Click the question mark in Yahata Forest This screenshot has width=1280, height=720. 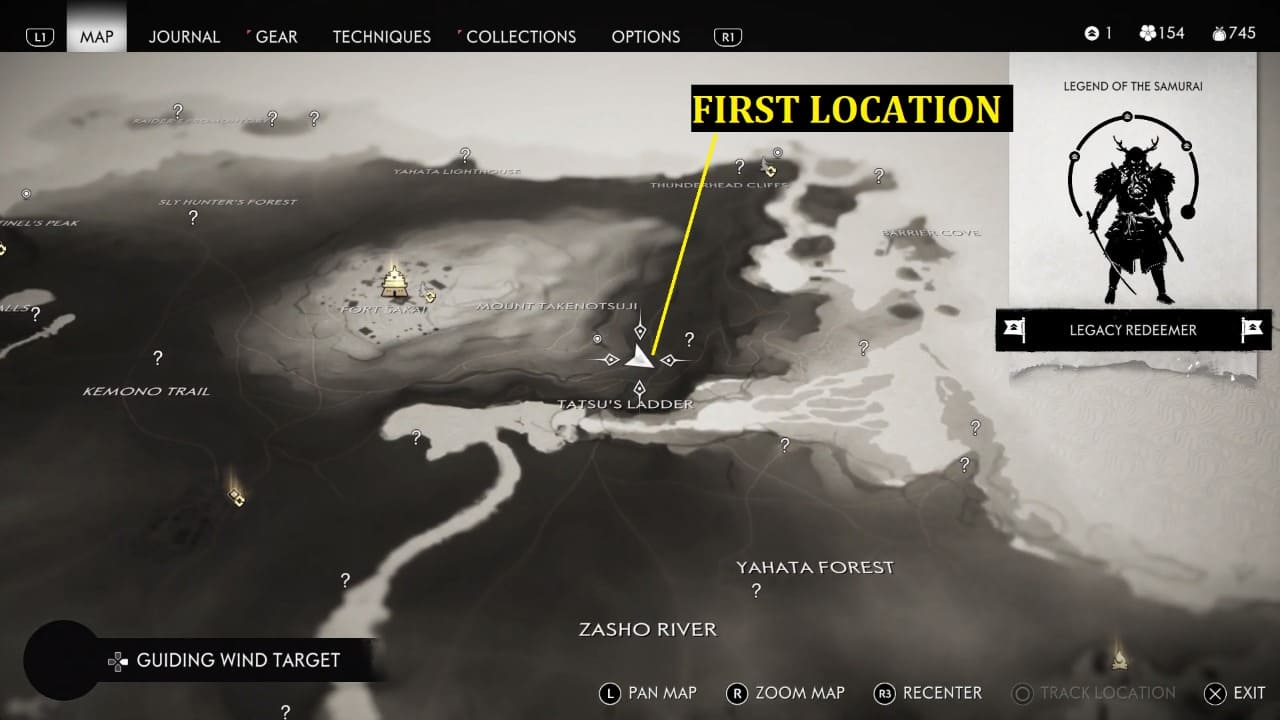(755, 591)
